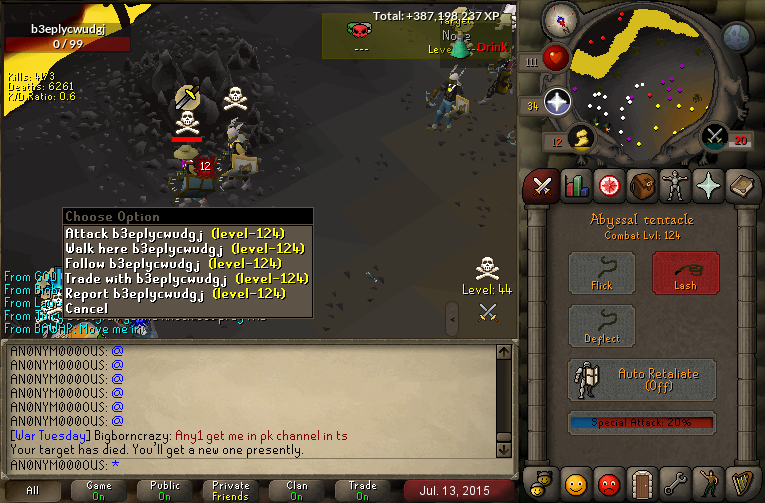Toggle Auto Retaliate

(x=642, y=380)
